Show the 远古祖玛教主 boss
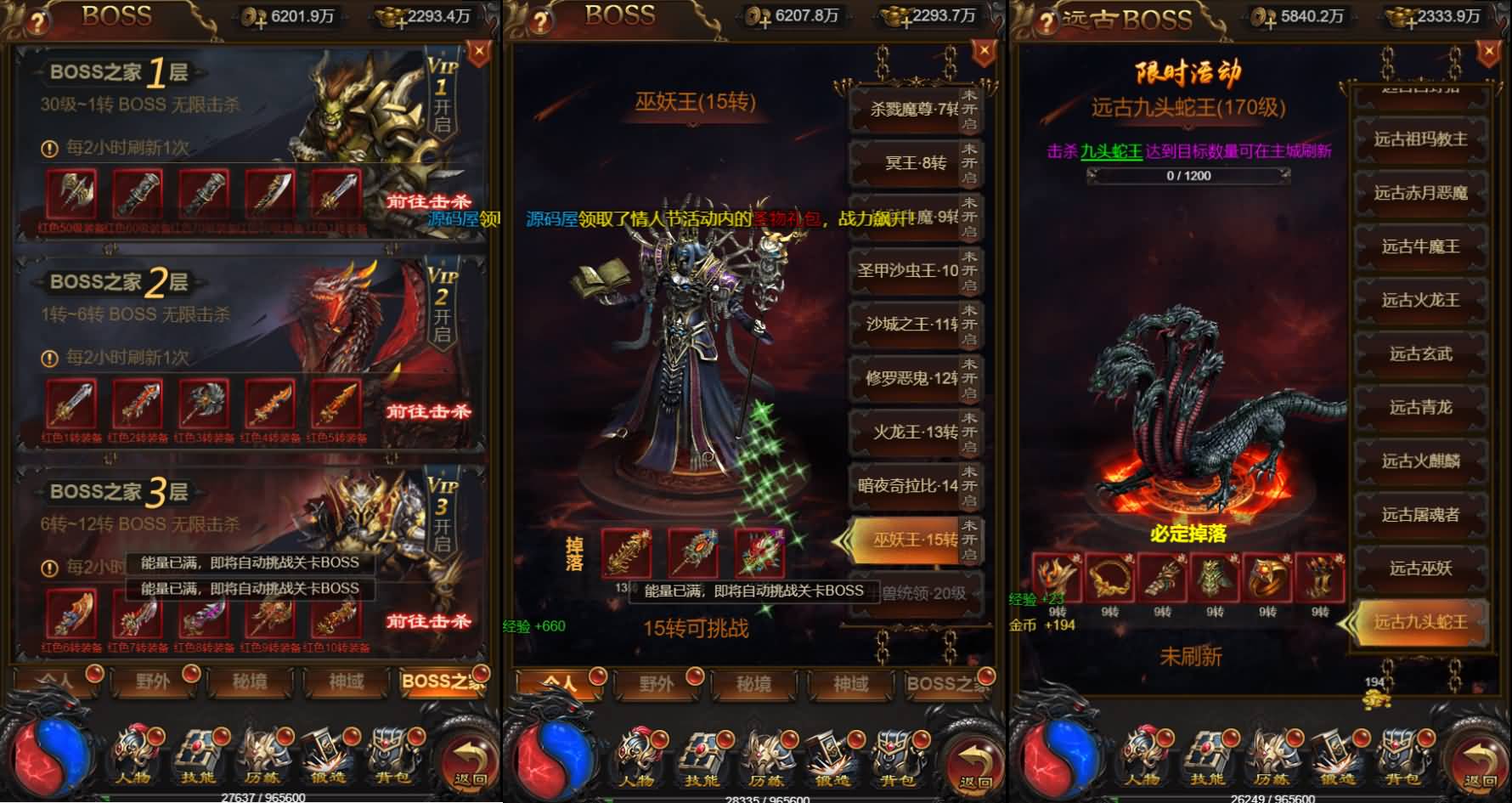The height and width of the screenshot is (803, 1512). click(x=1420, y=139)
